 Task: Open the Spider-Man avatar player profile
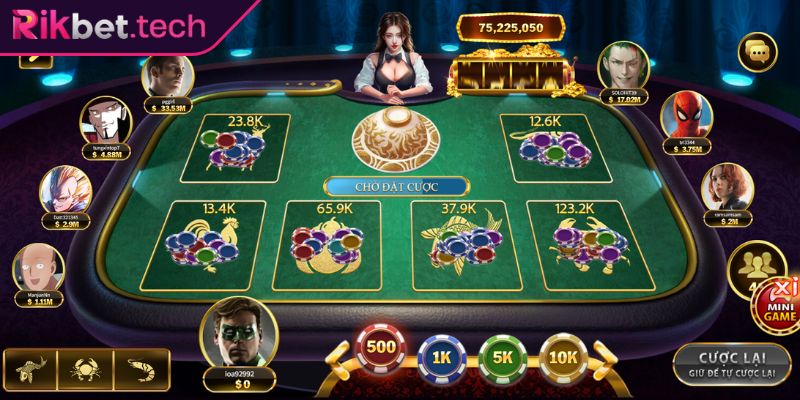pos(681,113)
